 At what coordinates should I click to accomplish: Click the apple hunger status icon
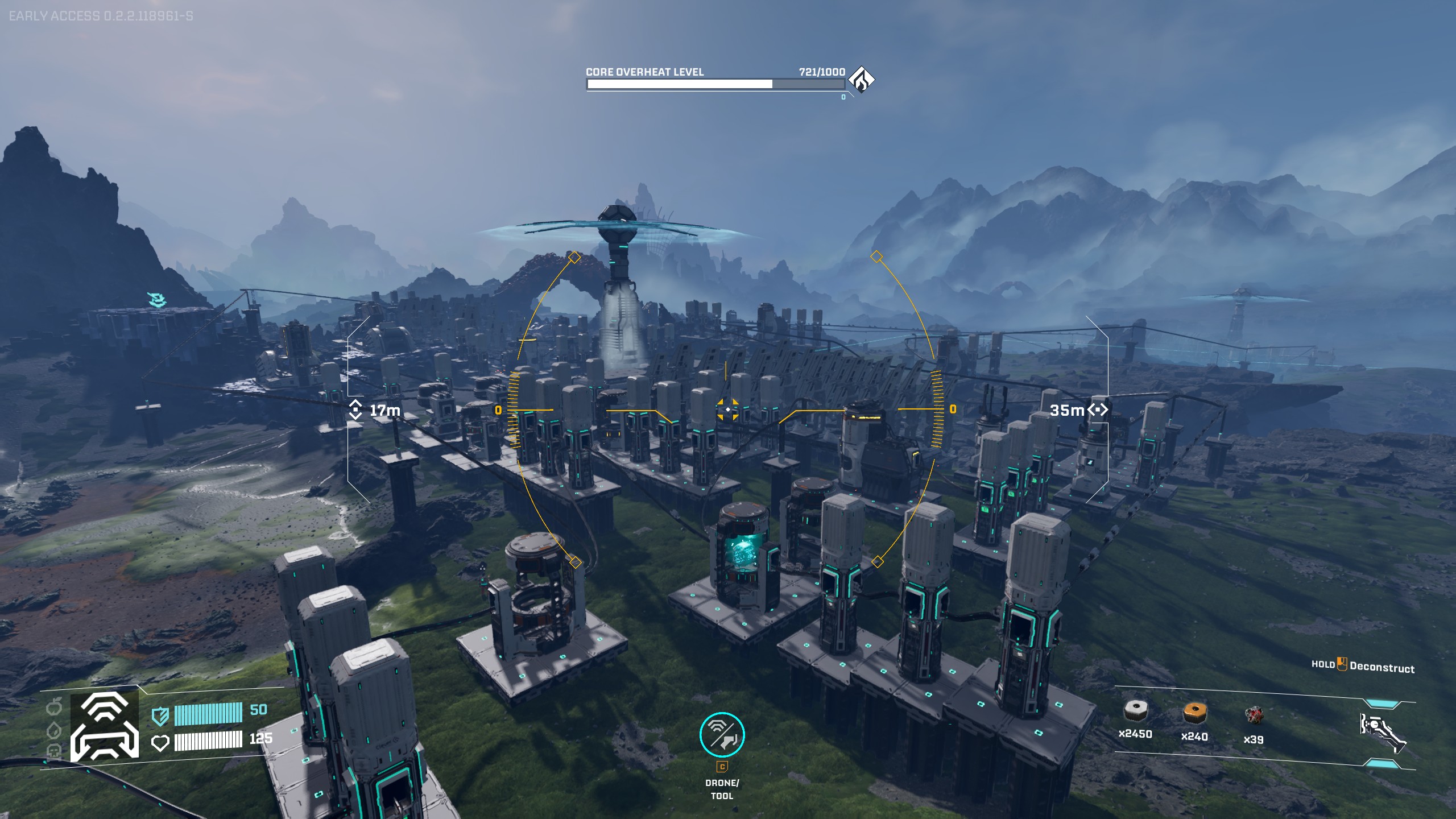click(54, 708)
